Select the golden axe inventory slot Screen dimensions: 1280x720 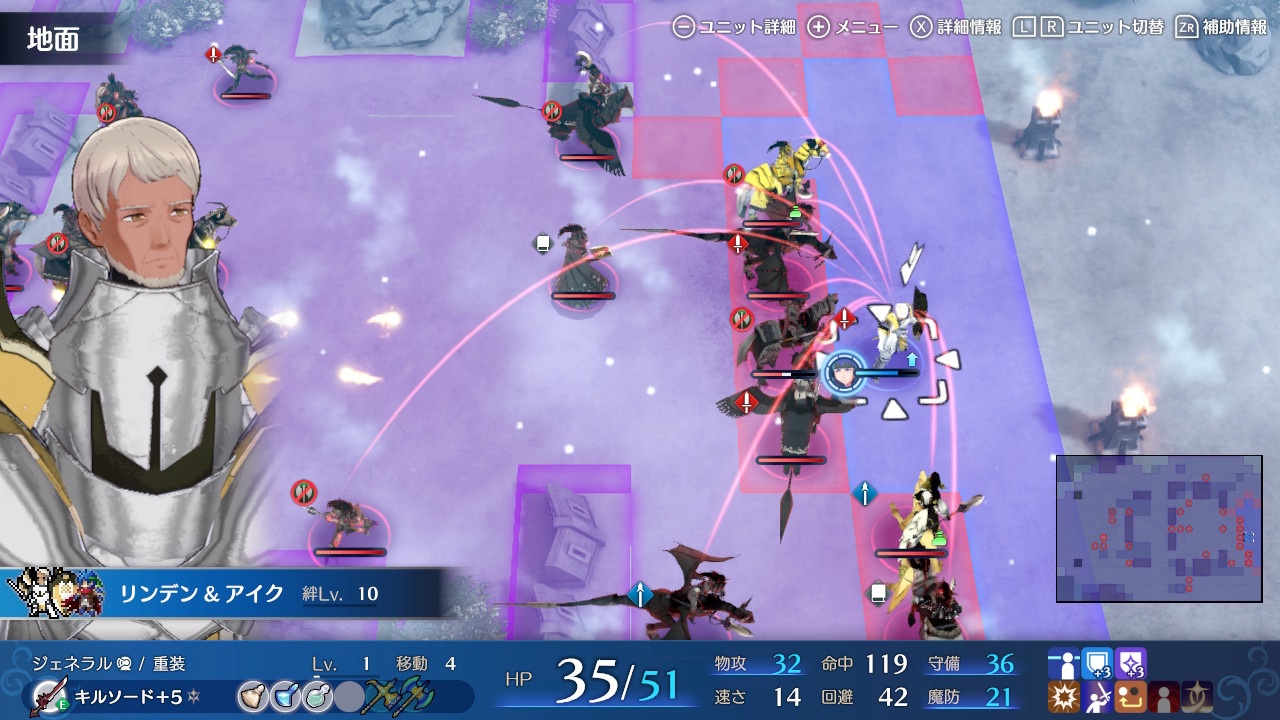coord(382,696)
